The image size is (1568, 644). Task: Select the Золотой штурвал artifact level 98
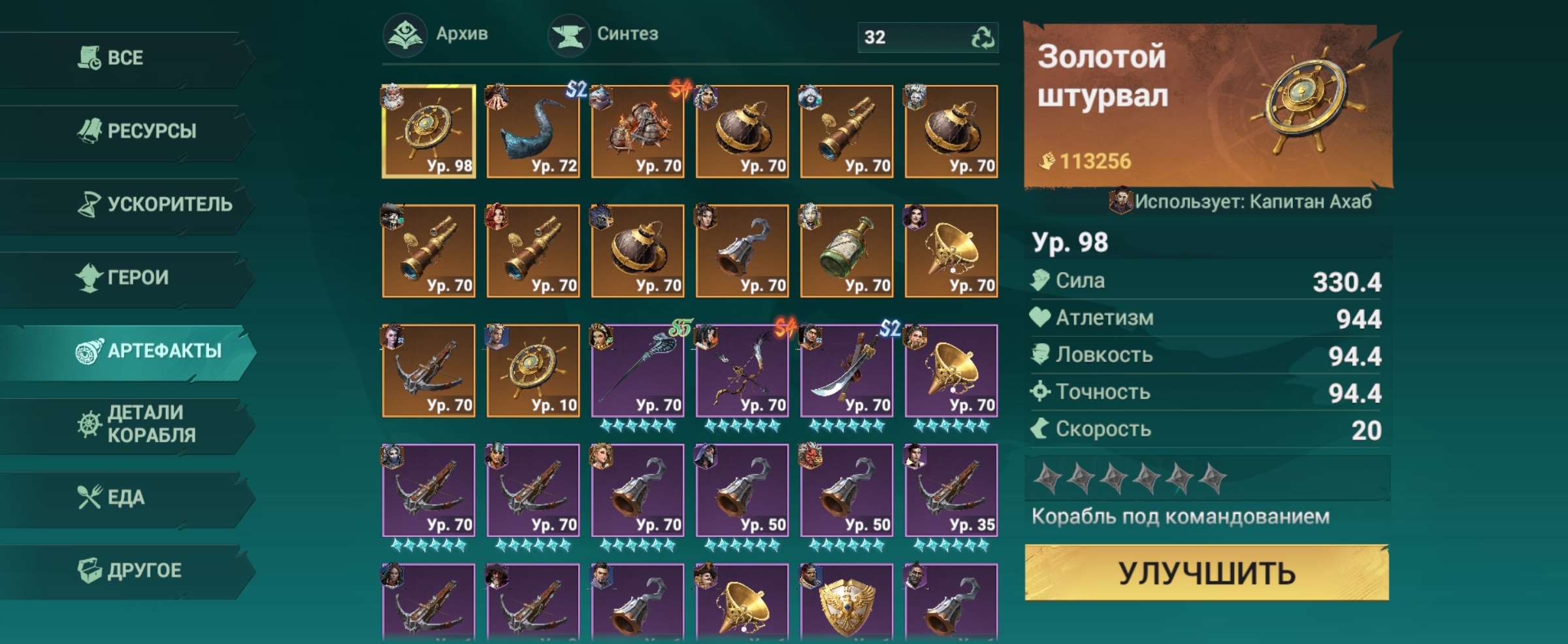tap(427, 127)
